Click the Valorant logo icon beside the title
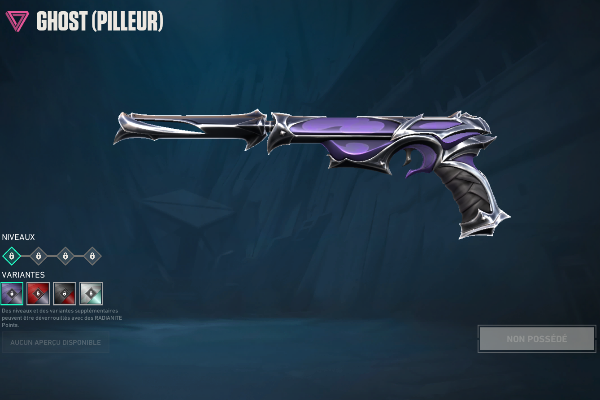This screenshot has width=600, height=400. [x=17, y=21]
